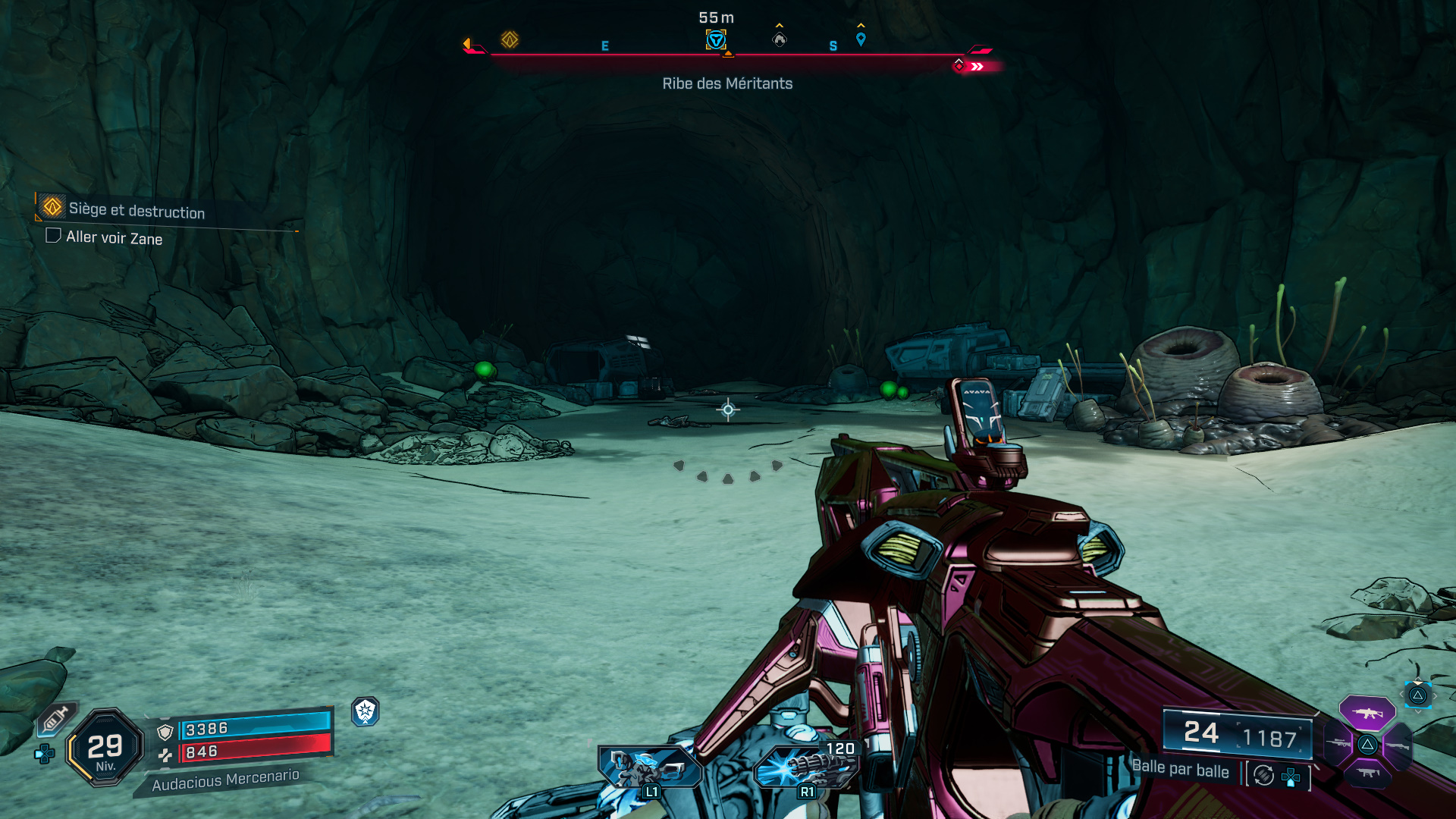Screen dimensions: 1456x819
Task: Use the repair kit syringe icon
Action: tap(55, 719)
